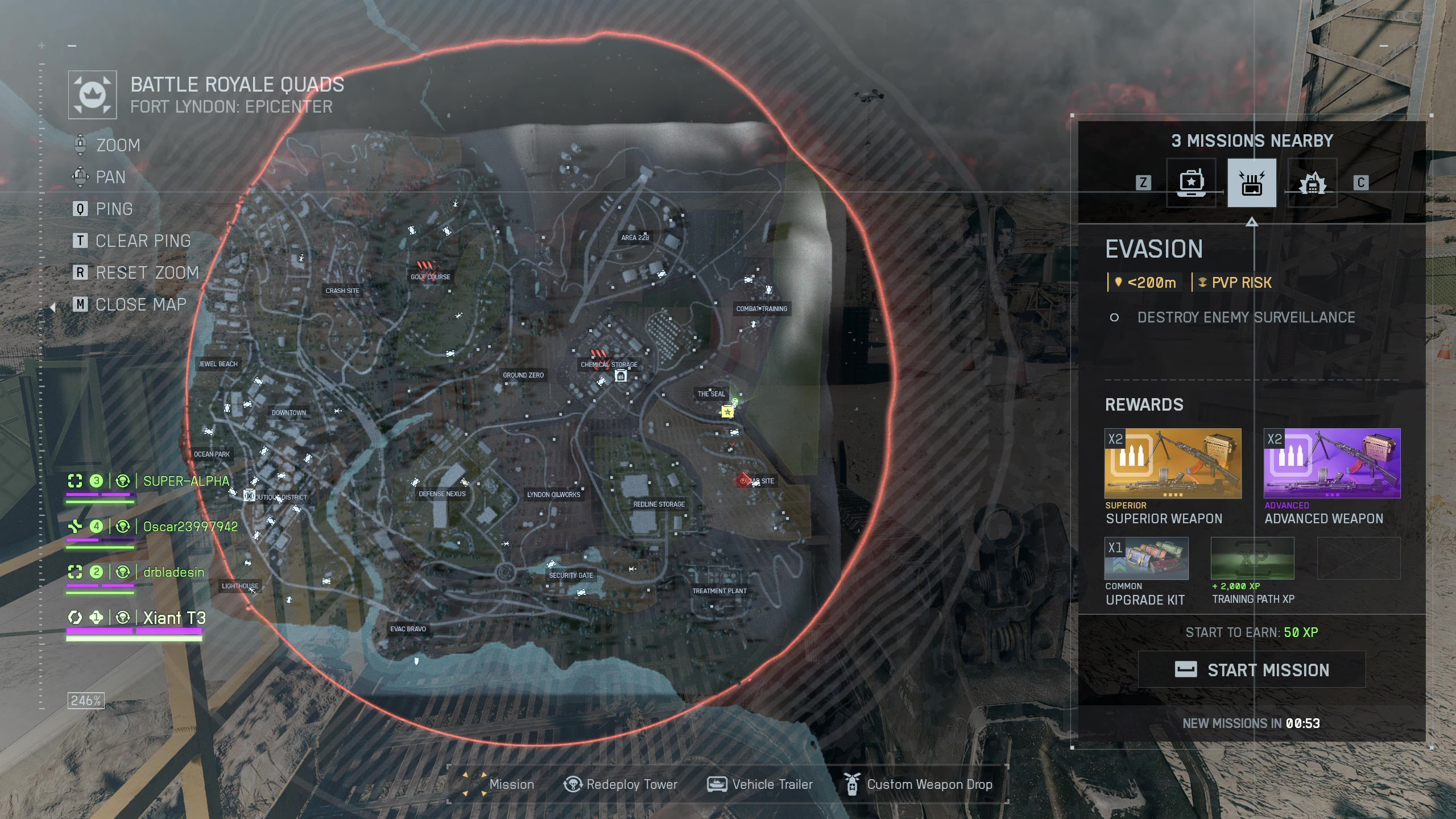
Task: Select the briefcase star mission tab
Action: pyautogui.click(x=1191, y=183)
